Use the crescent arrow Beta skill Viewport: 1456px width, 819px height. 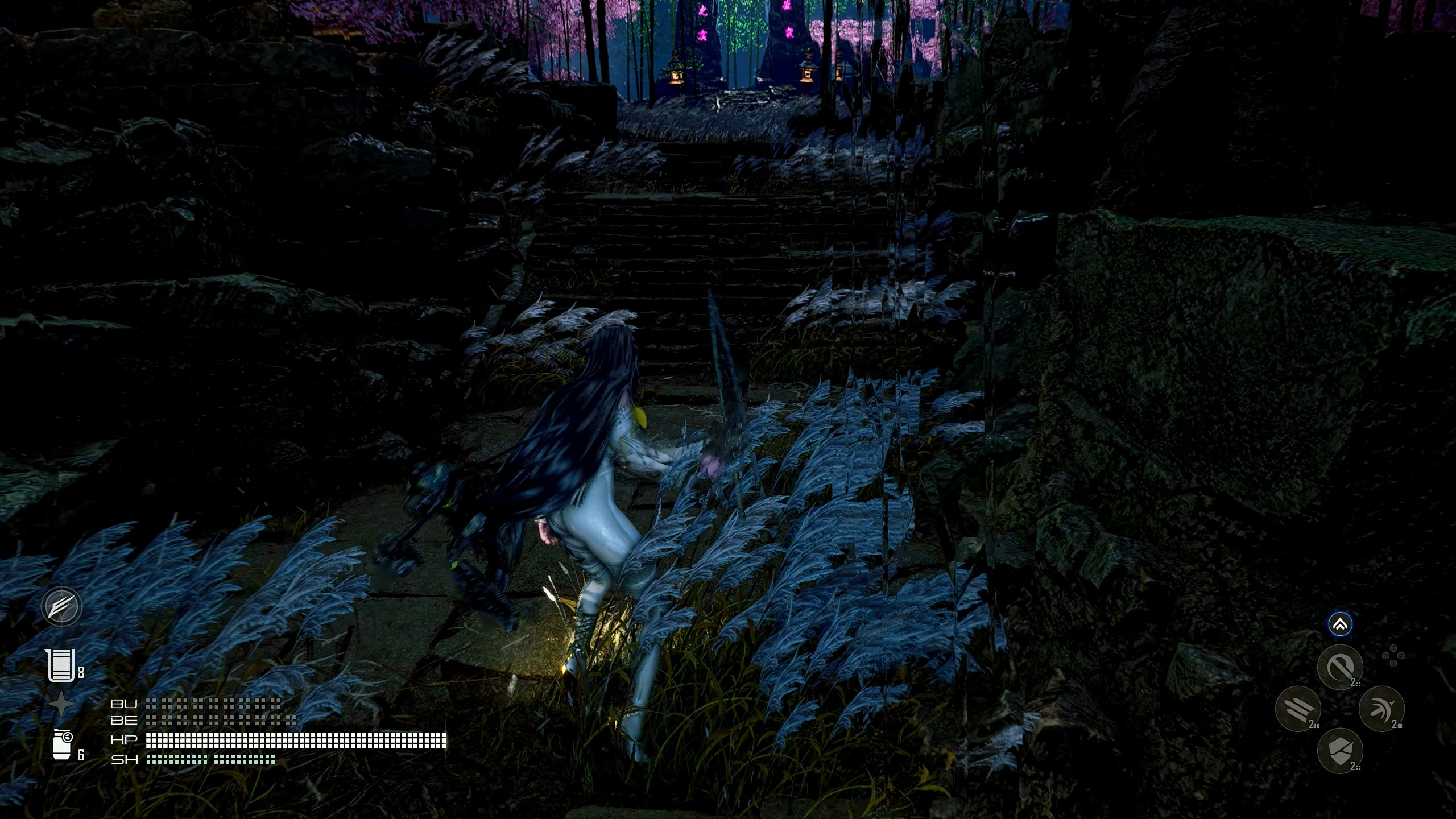[1381, 709]
